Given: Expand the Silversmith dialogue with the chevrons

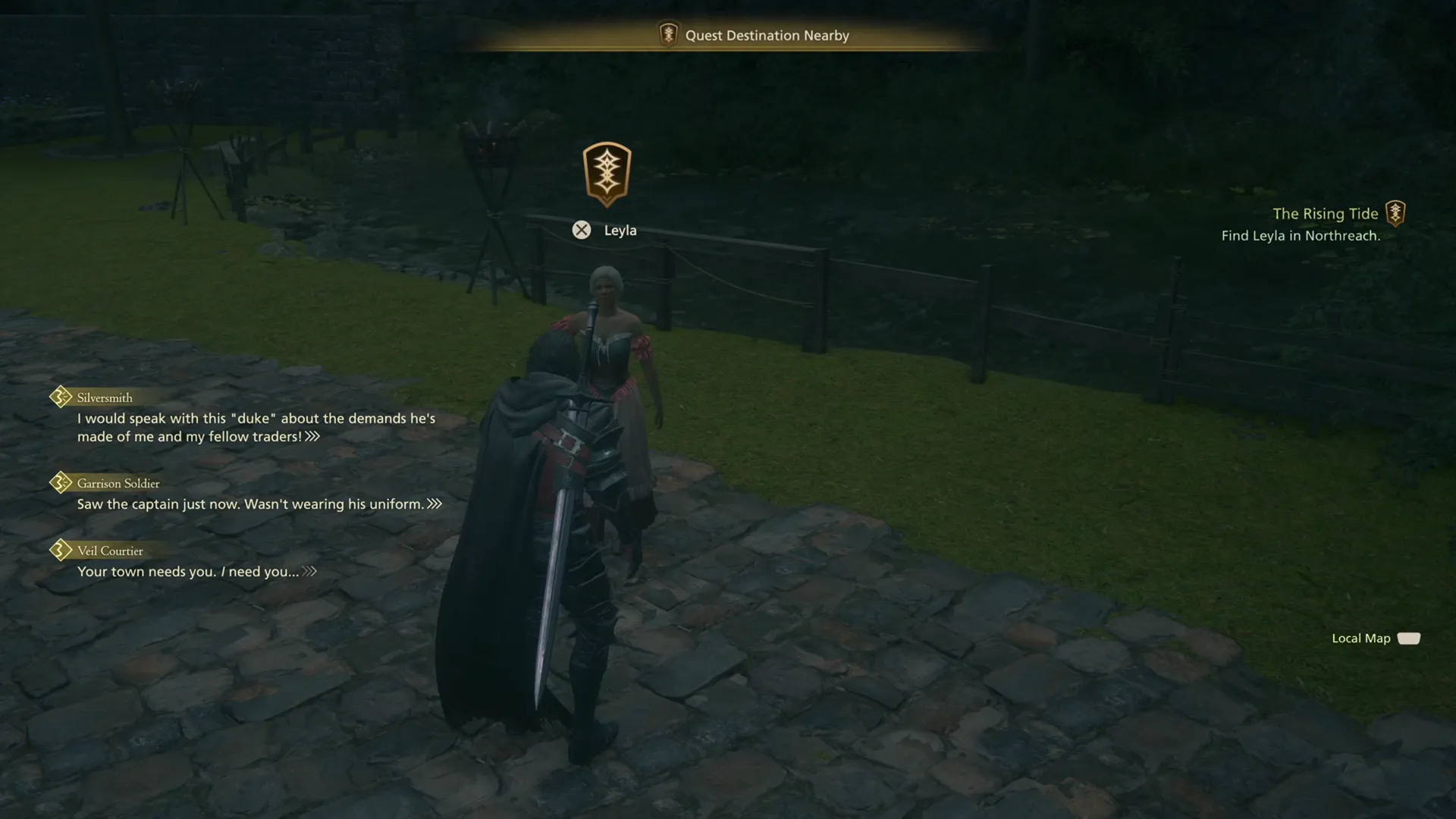Looking at the screenshot, I should coord(312,437).
